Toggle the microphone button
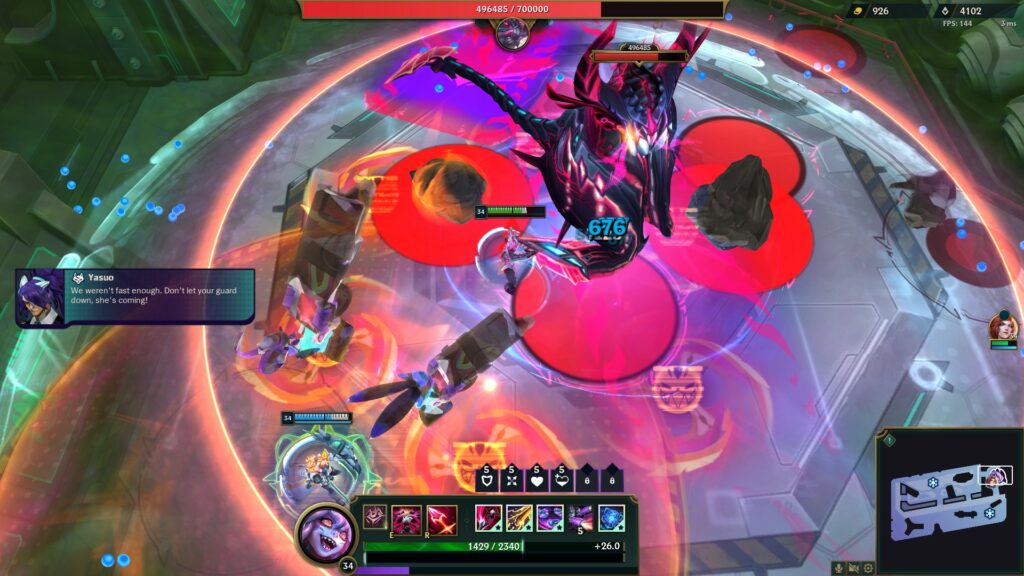 point(838,568)
